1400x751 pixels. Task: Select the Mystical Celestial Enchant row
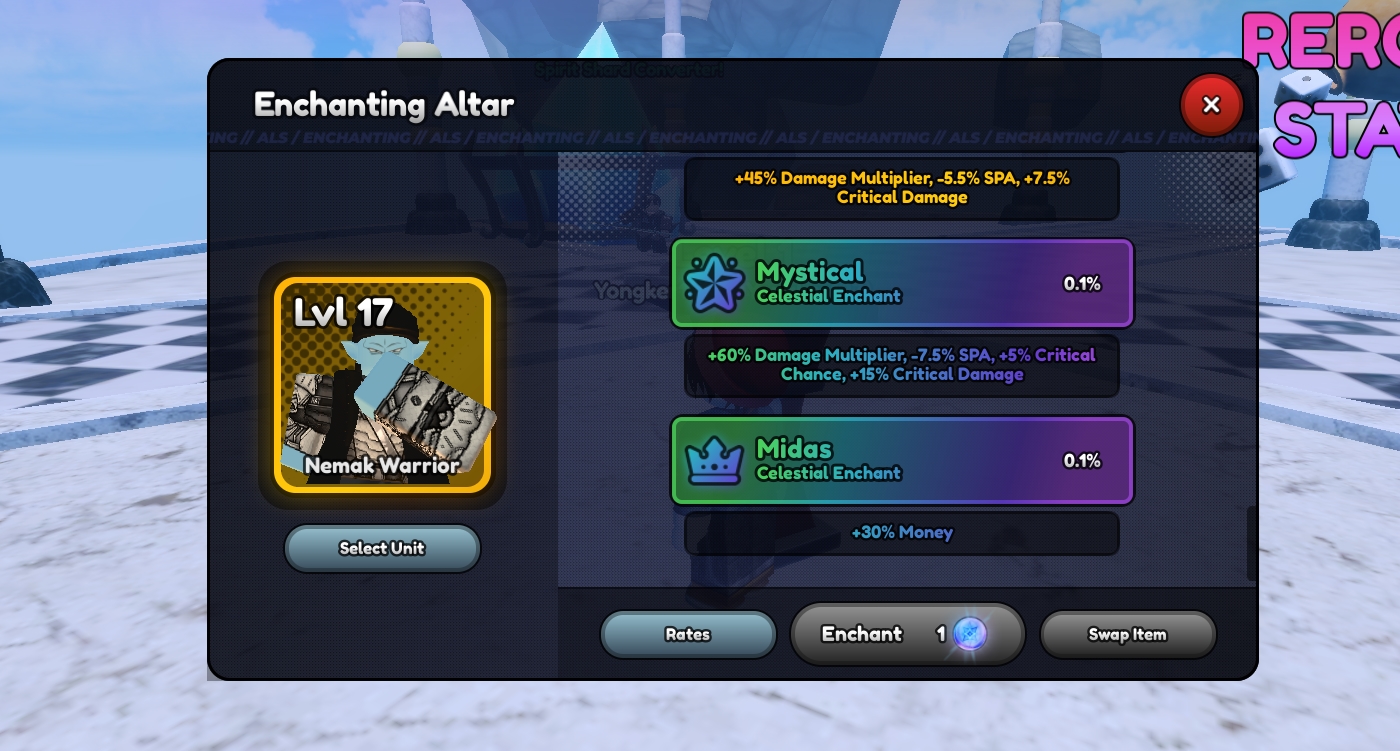click(902, 284)
